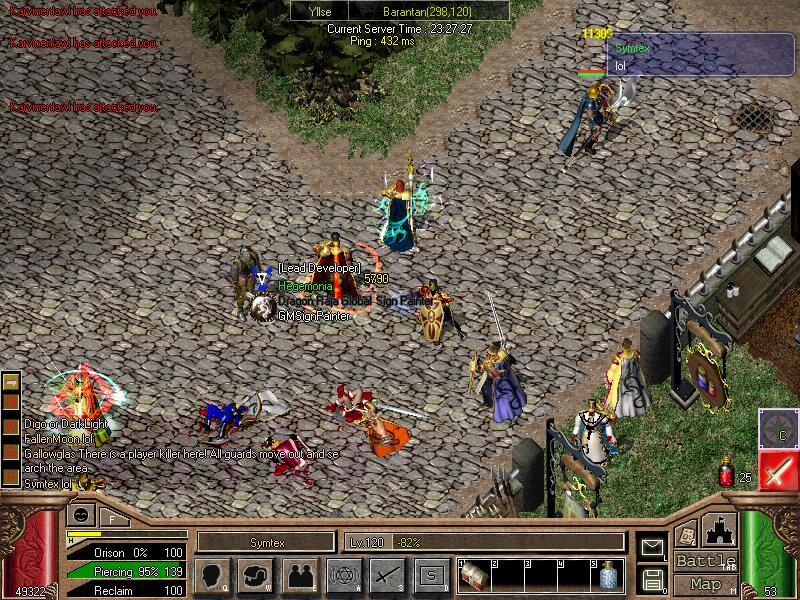Screen dimensions: 800x600
Task: Click the S skill button
Action: (429, 575)
